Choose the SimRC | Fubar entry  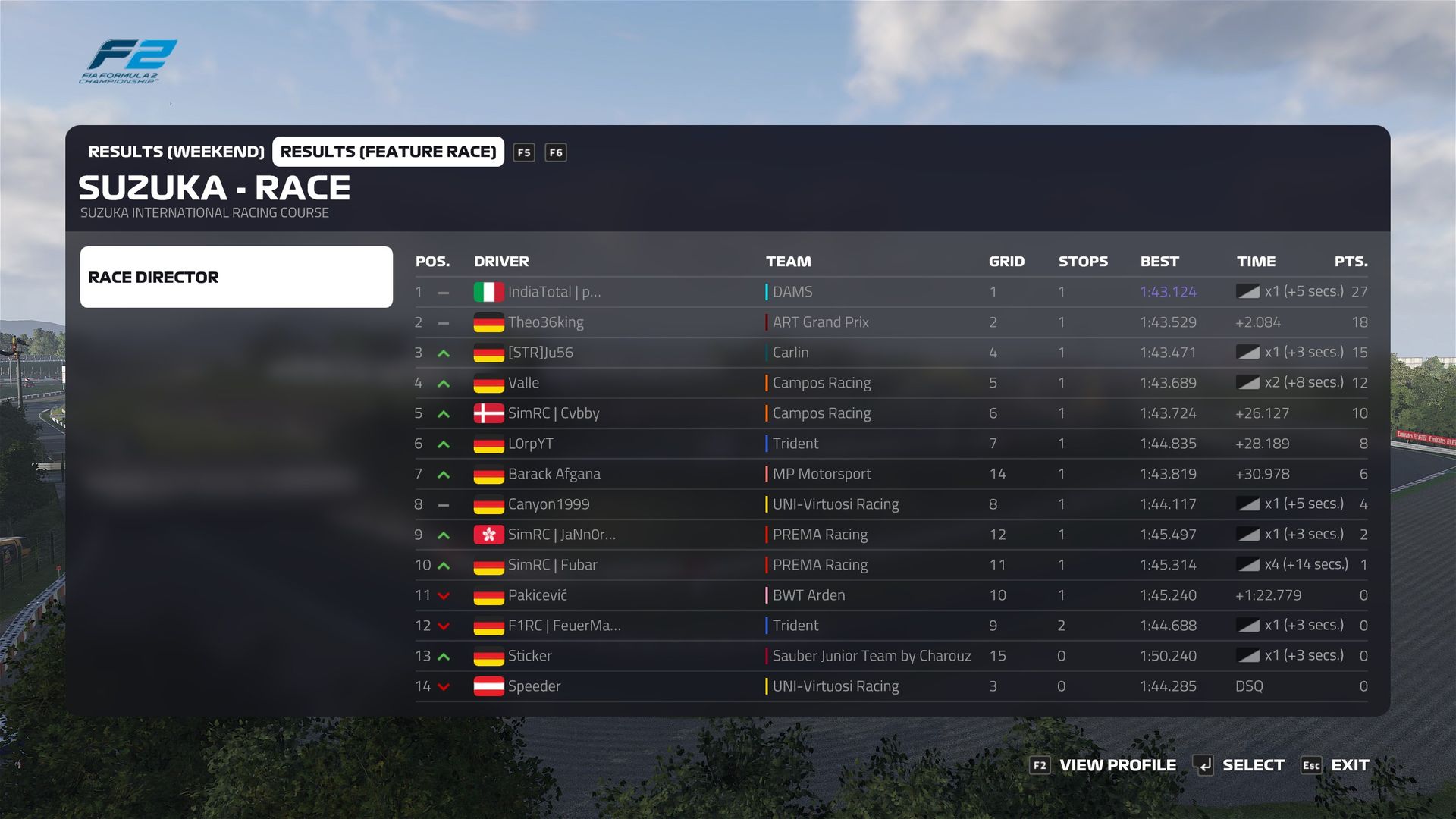(553, 565)
